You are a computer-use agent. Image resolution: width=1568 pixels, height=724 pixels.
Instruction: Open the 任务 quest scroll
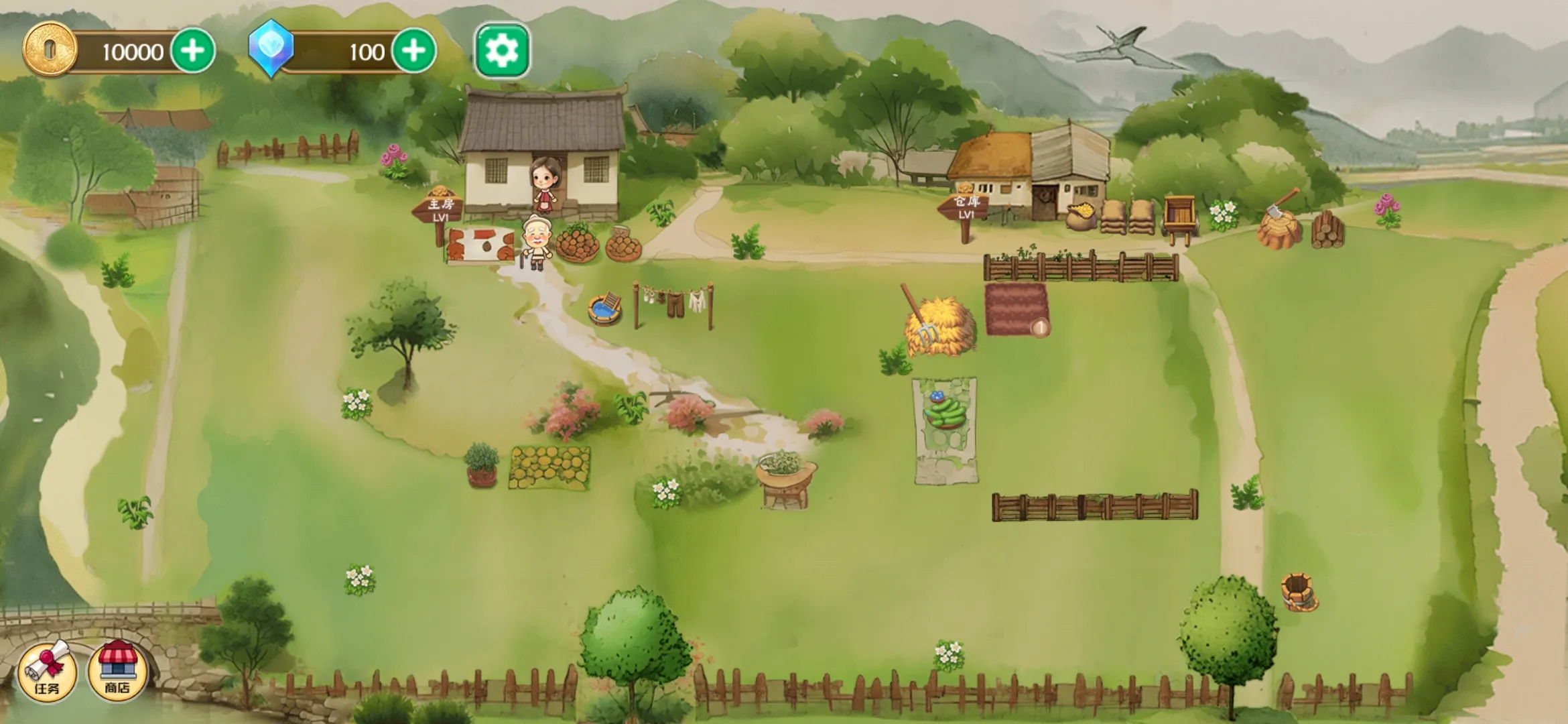click(x=47, y=671)
